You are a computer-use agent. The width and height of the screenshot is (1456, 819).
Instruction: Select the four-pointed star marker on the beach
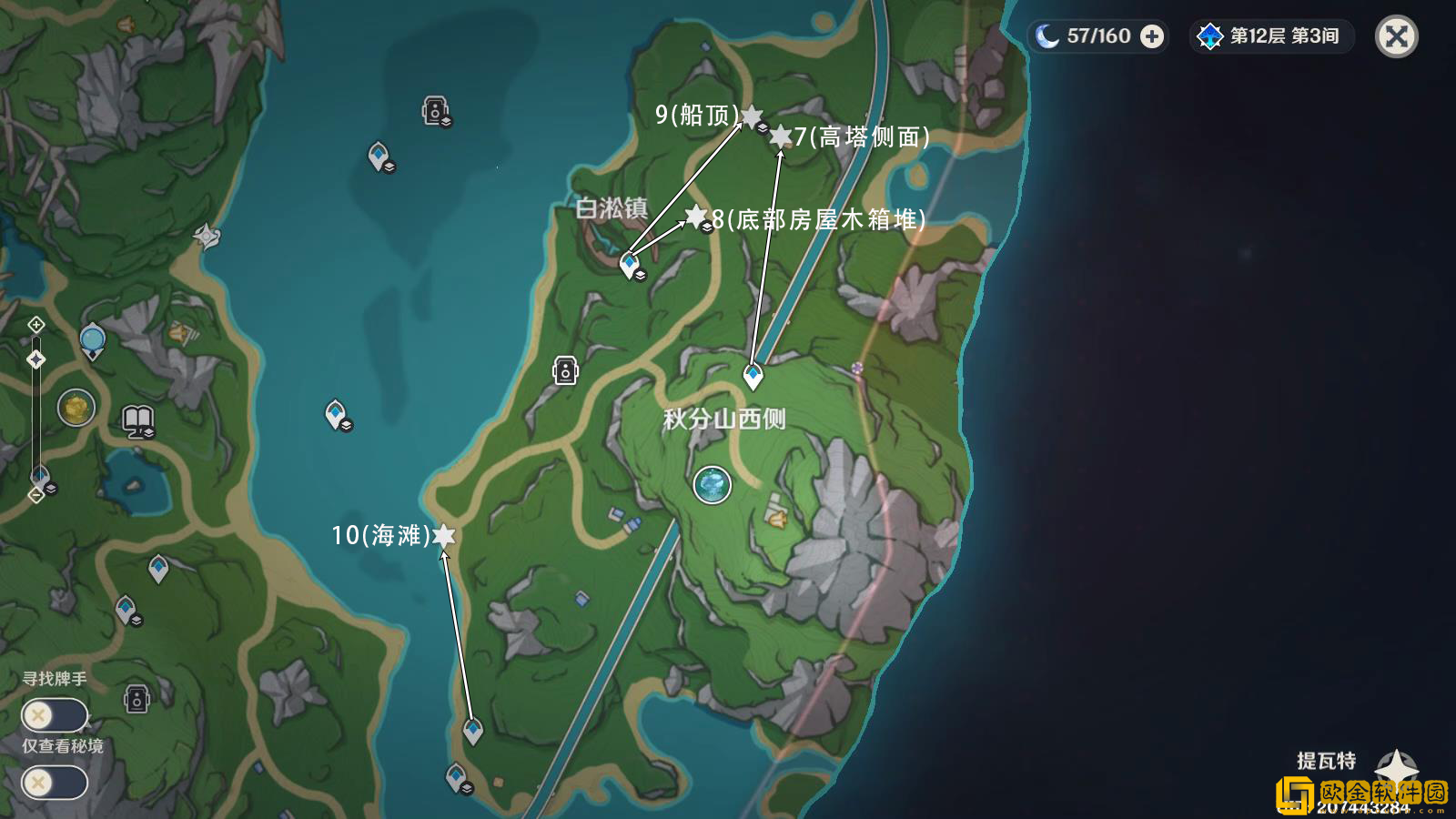[x=207, y=237]
